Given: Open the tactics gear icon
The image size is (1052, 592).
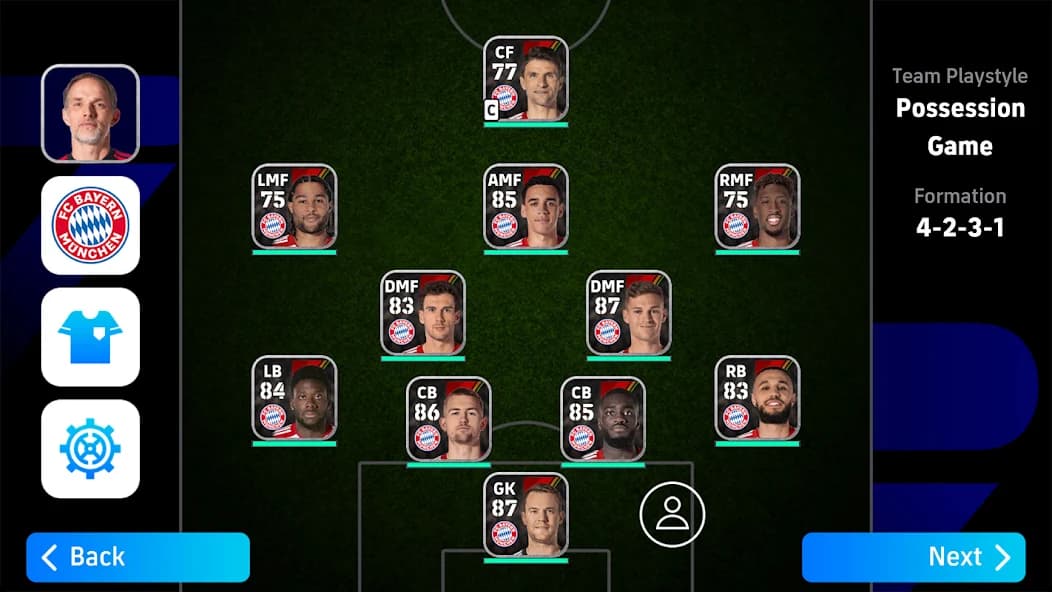Looking at the screenshot, I should (x=90, y=449).
